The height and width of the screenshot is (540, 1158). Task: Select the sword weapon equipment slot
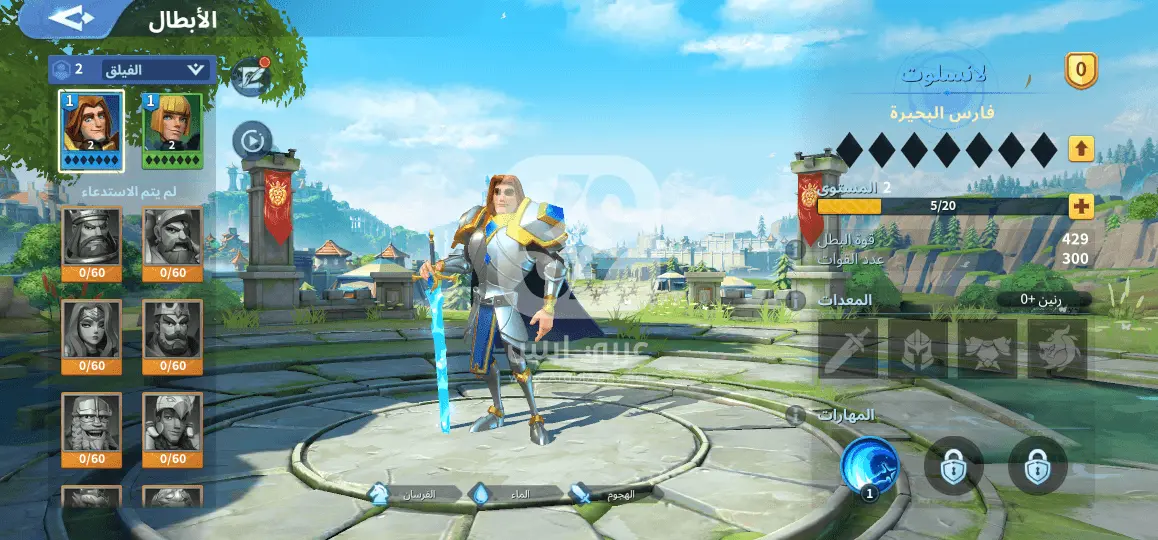(848, 348)
